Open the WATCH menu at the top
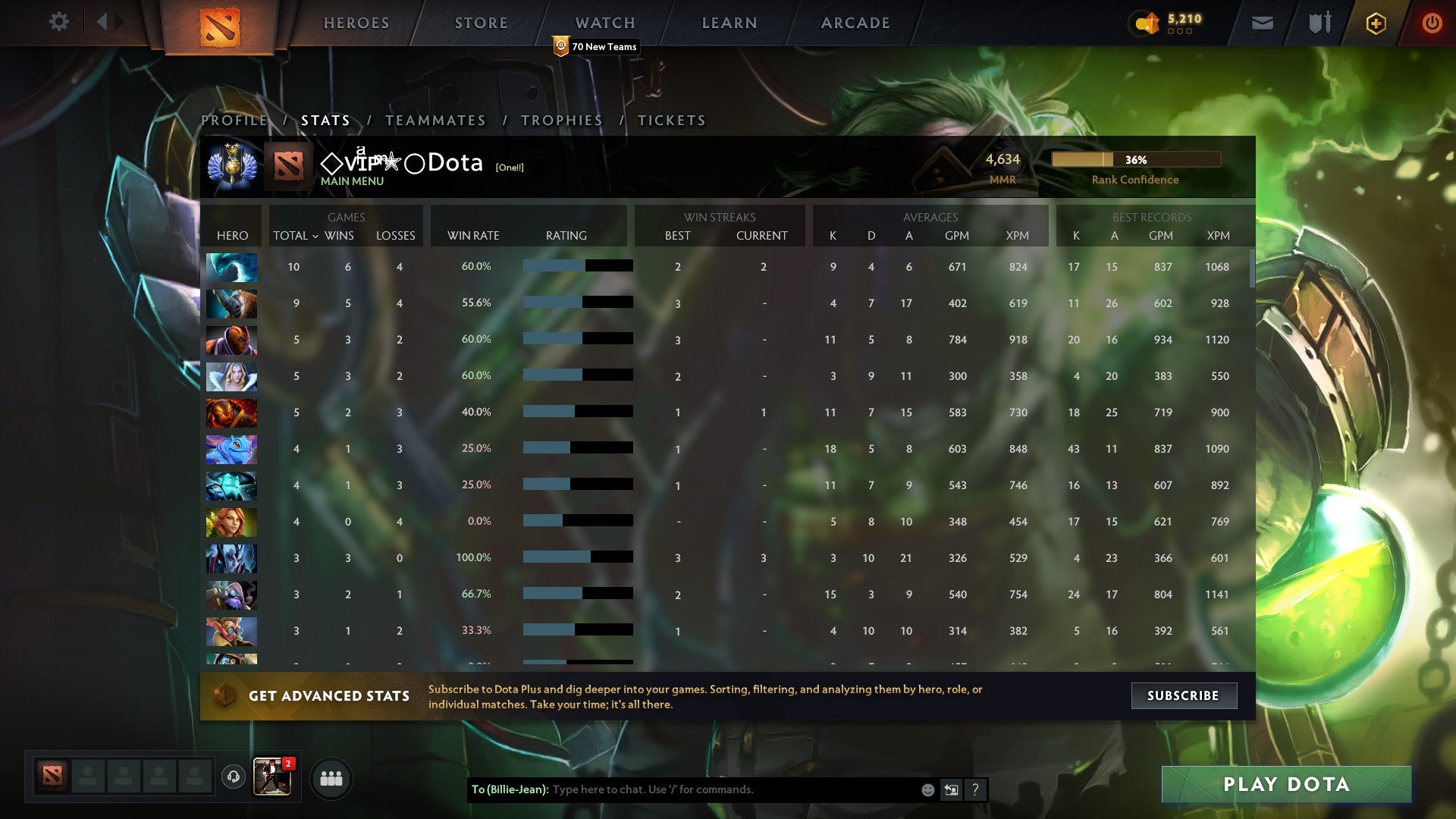 click(604, 23)
